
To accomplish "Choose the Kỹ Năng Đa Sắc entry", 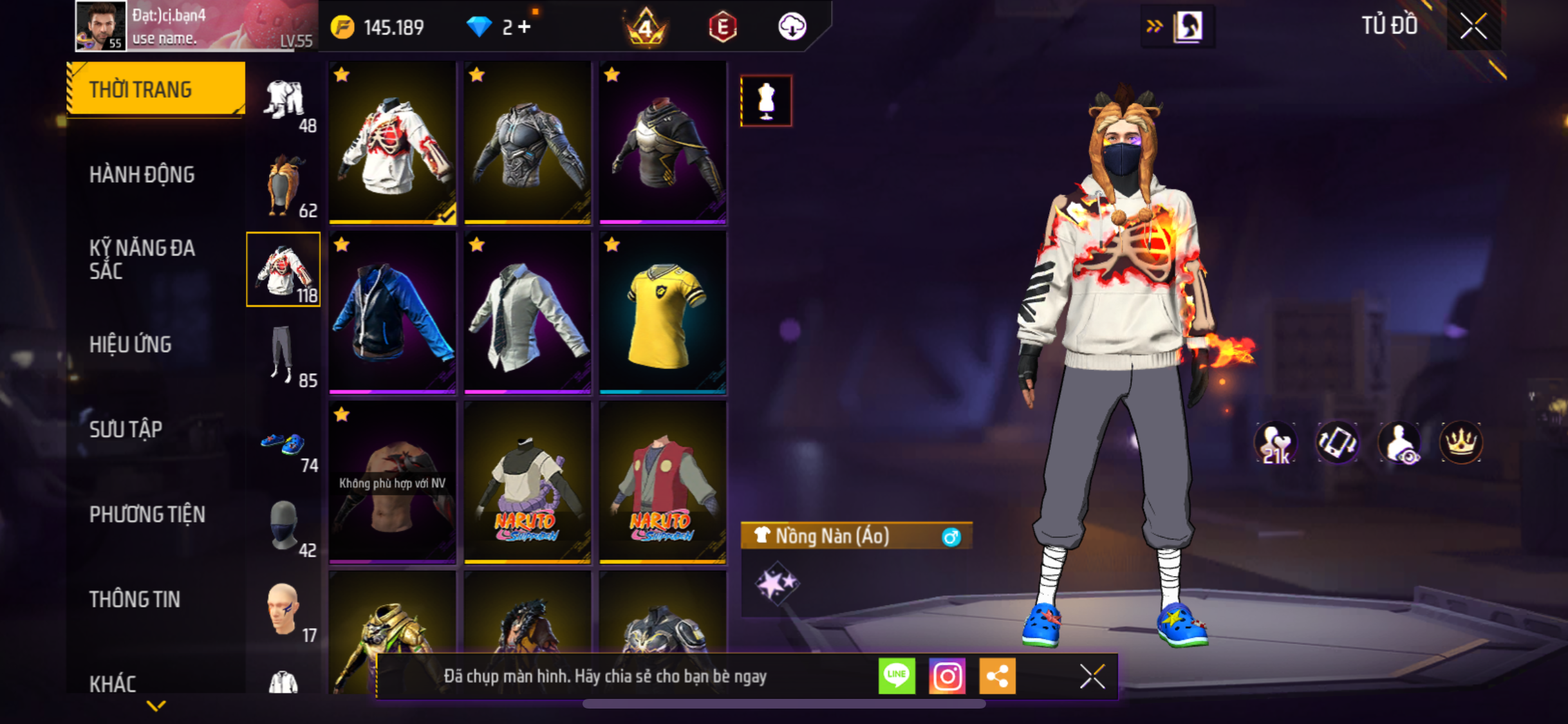I will click(142, 259).
